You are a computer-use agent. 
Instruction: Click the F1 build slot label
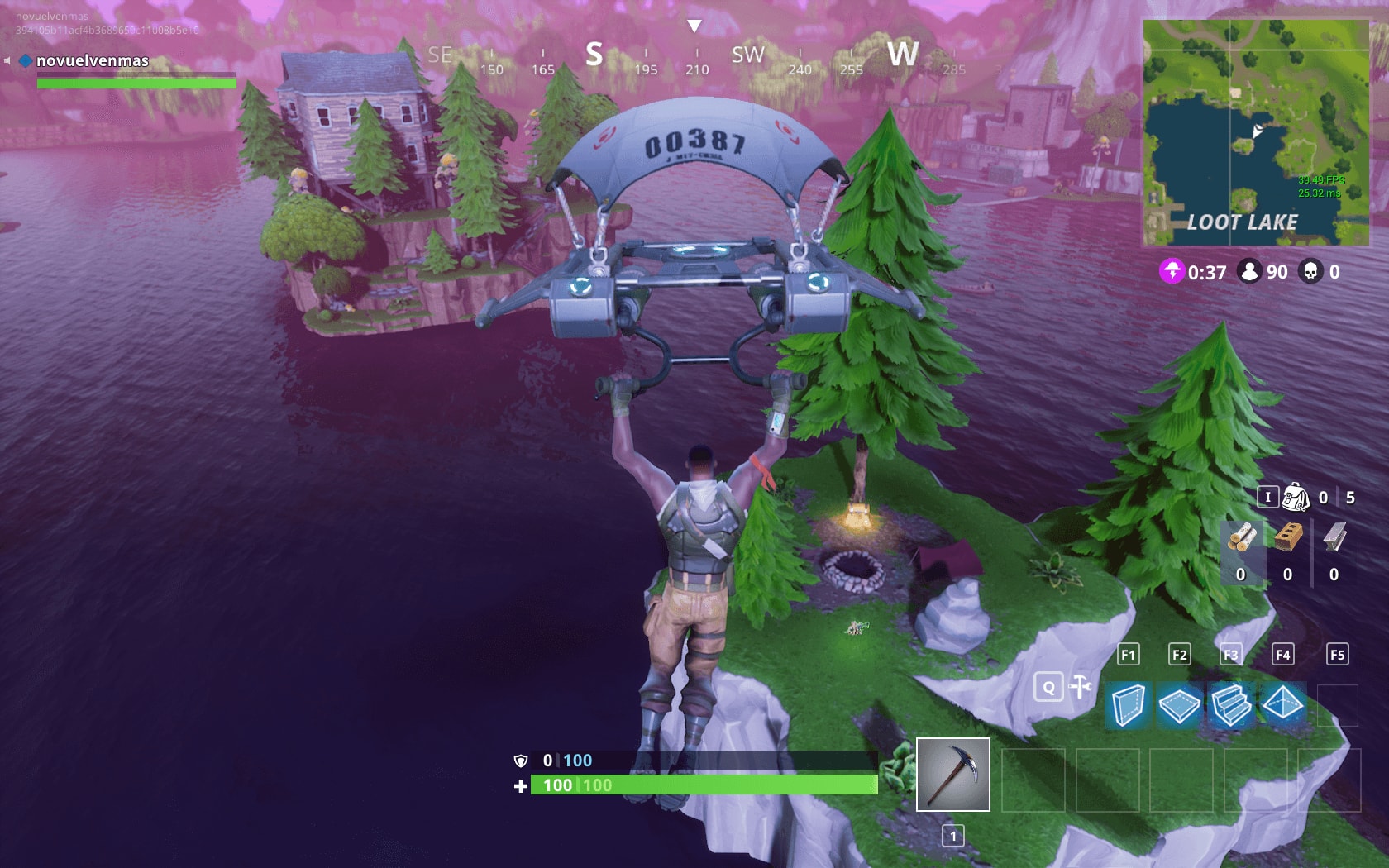pyautogui.click(x=1127, y=654)
